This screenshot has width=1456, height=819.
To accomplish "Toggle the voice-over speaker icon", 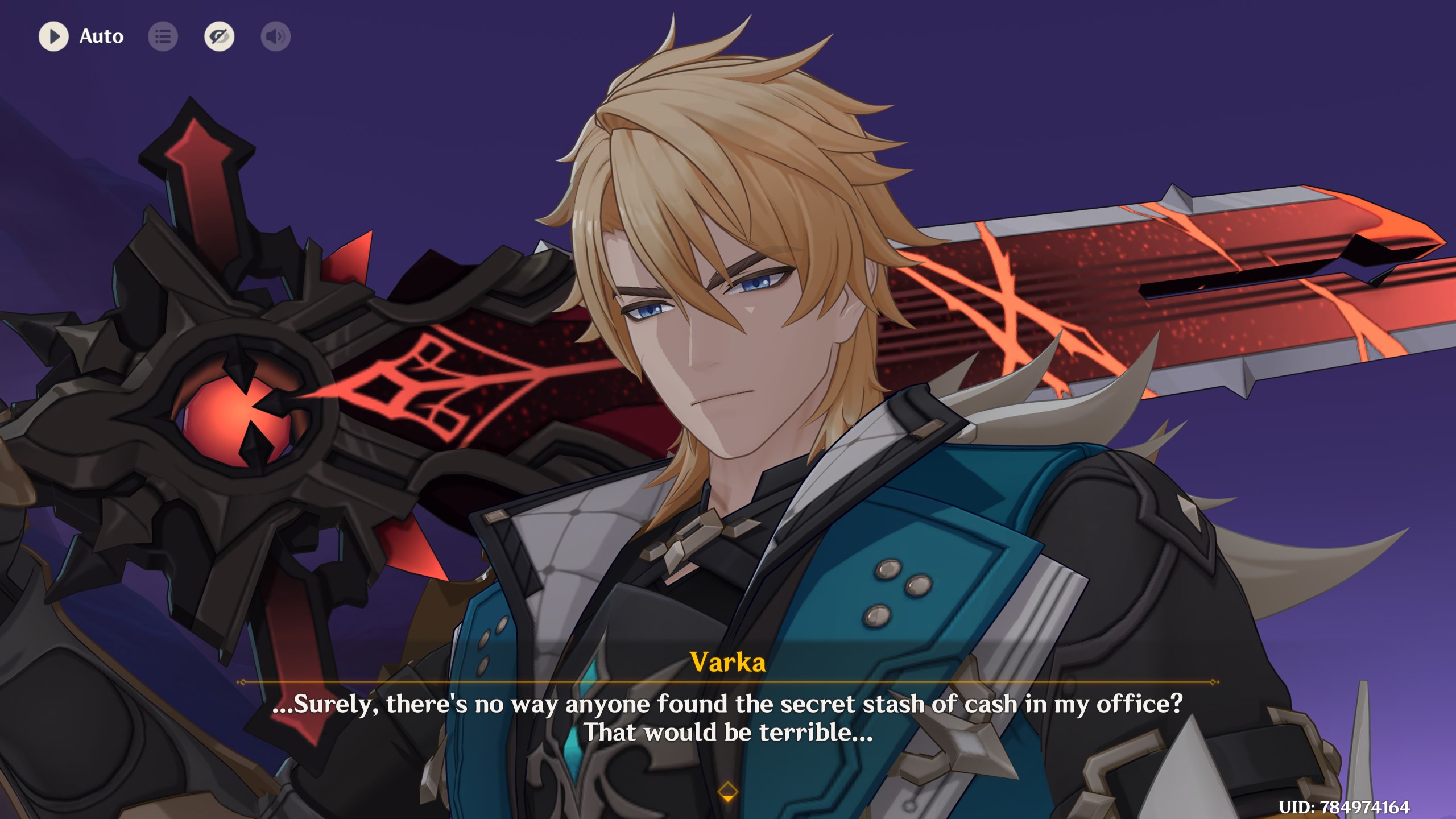I will point(276,36).
